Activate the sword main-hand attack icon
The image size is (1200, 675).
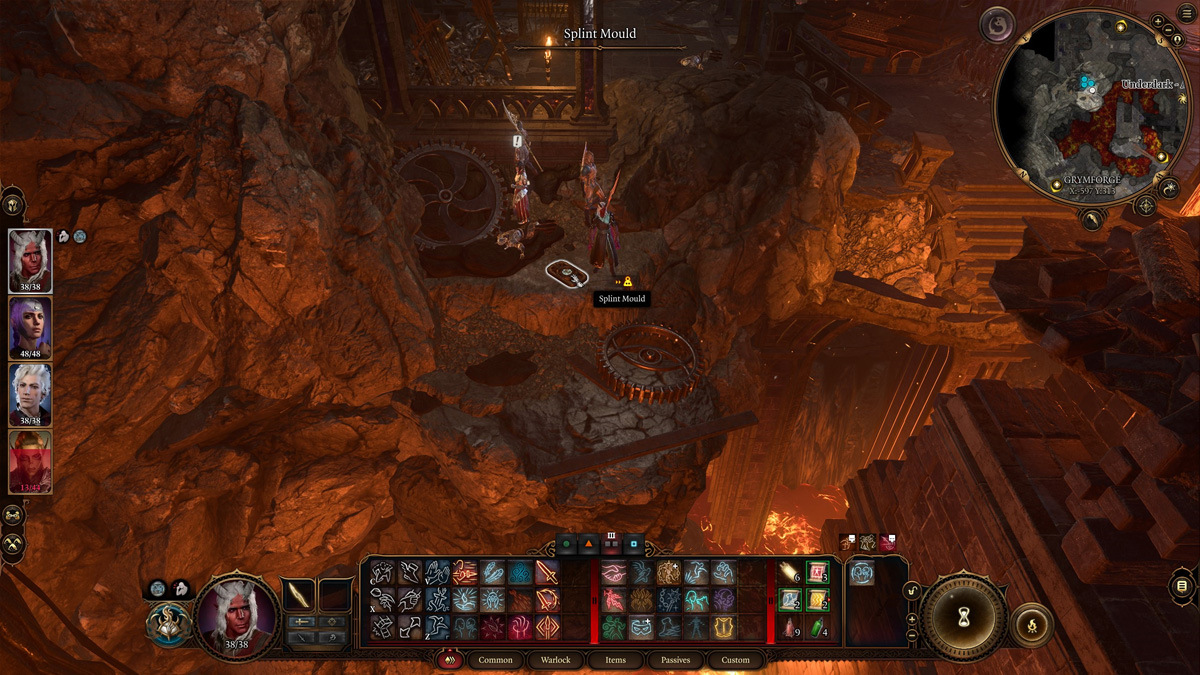click(547, 572)
